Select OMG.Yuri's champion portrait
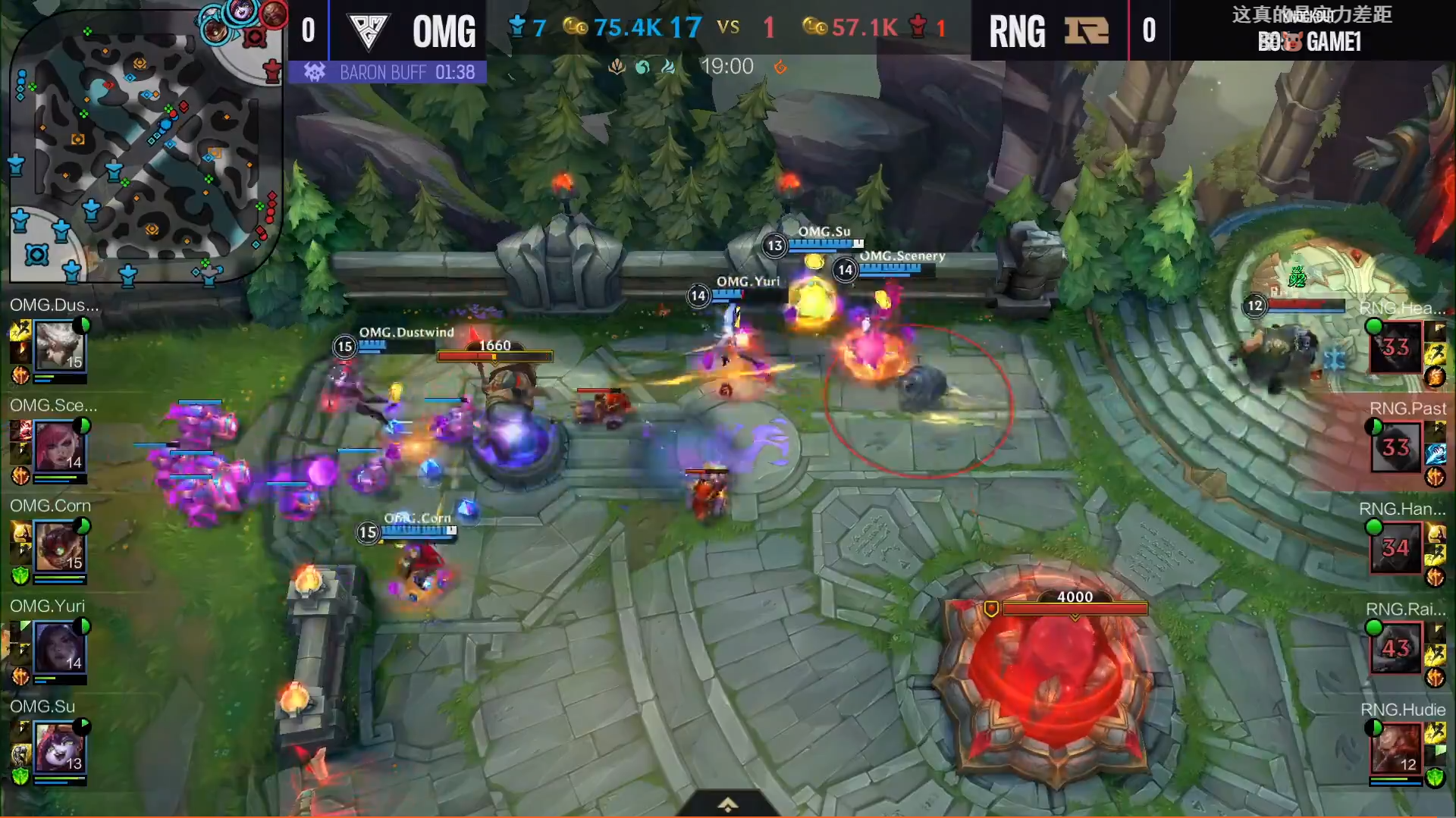This screenshot has width=1456, height=818. 59,647
